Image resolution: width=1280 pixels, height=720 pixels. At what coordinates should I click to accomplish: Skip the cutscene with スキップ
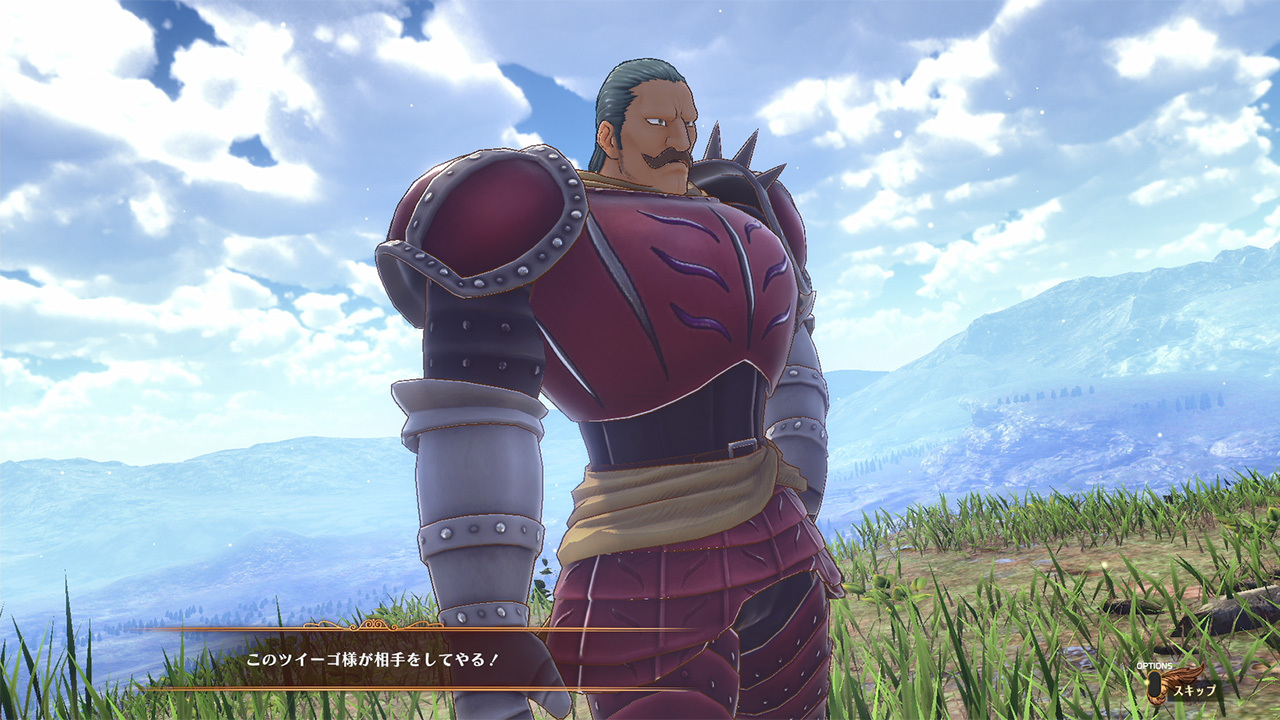pyautogui.click(x=1193, y=690)
